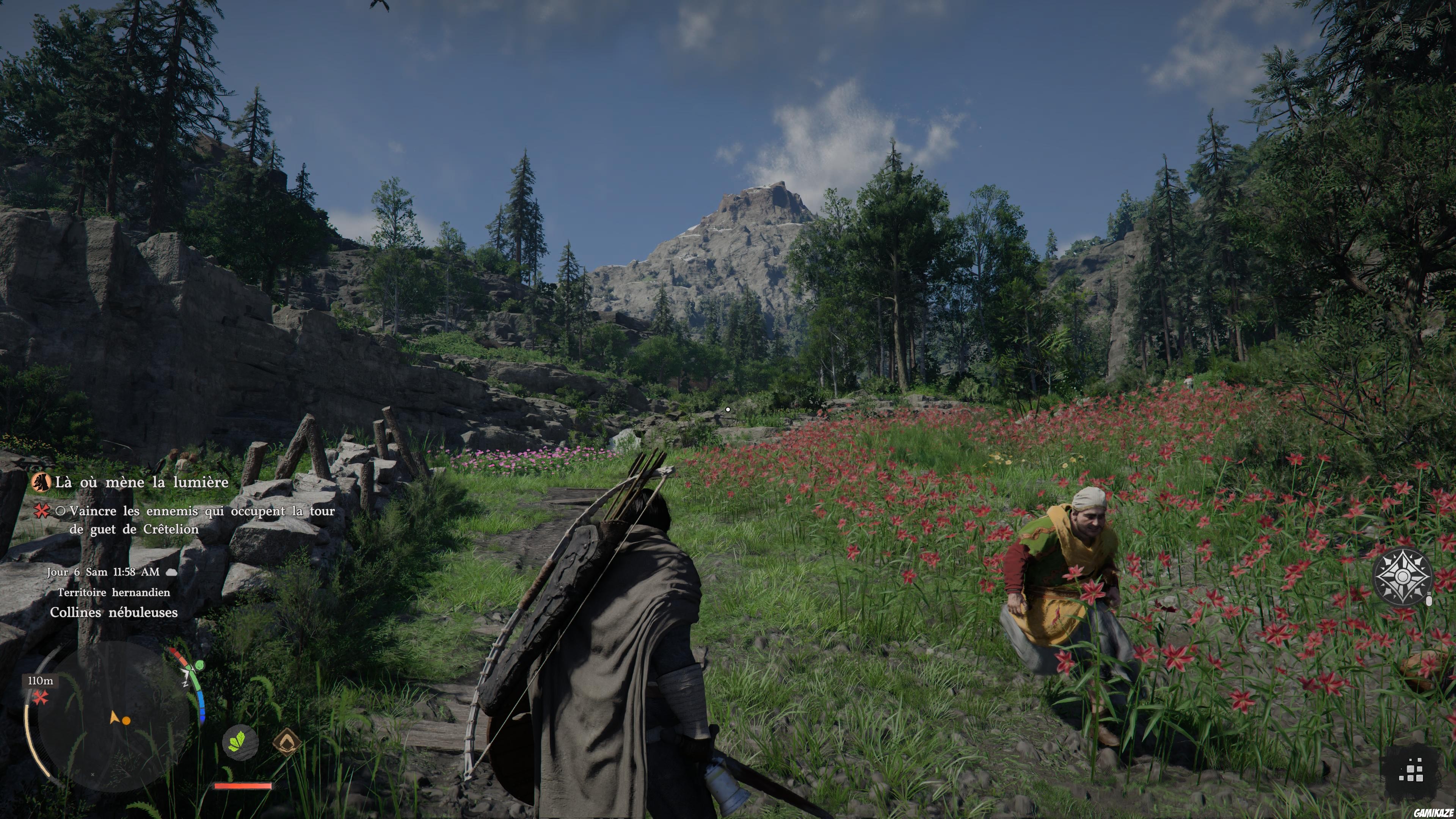Viewport: 1456px width, 819px height.
Task: Activate the brown diamond camp icon
Action: [287, 742]
